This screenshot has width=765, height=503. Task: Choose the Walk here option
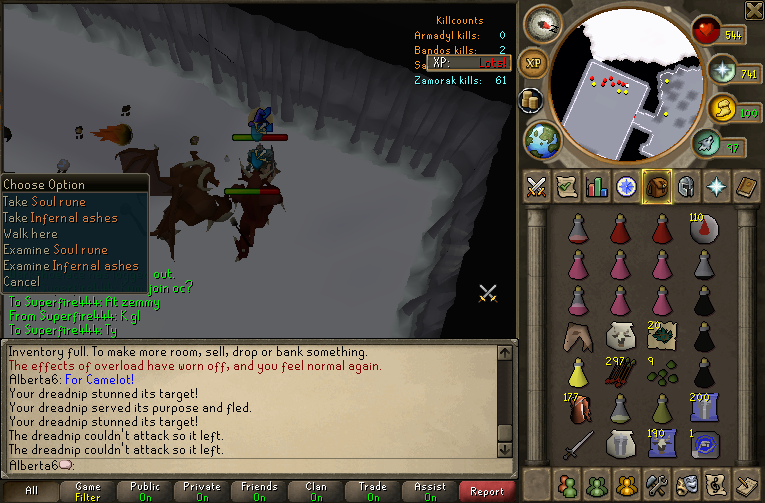tap(30, 233)
